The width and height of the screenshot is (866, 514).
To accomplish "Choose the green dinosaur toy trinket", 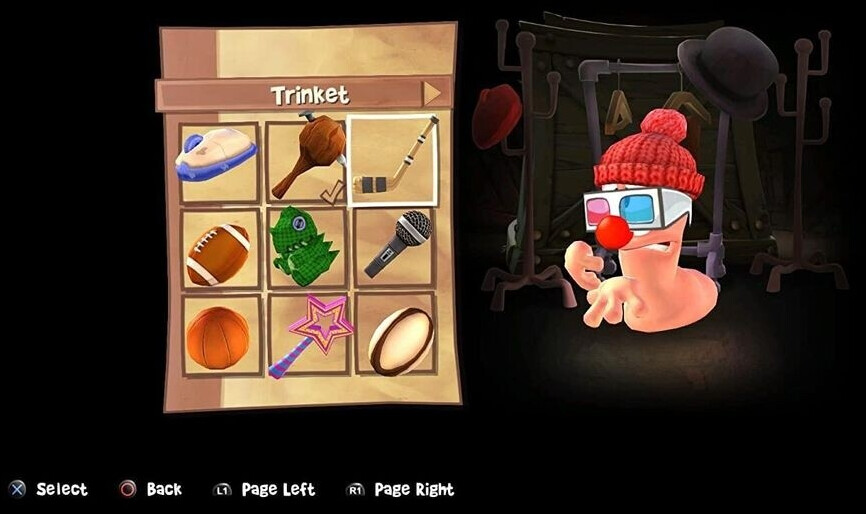I will click(305, 247).
